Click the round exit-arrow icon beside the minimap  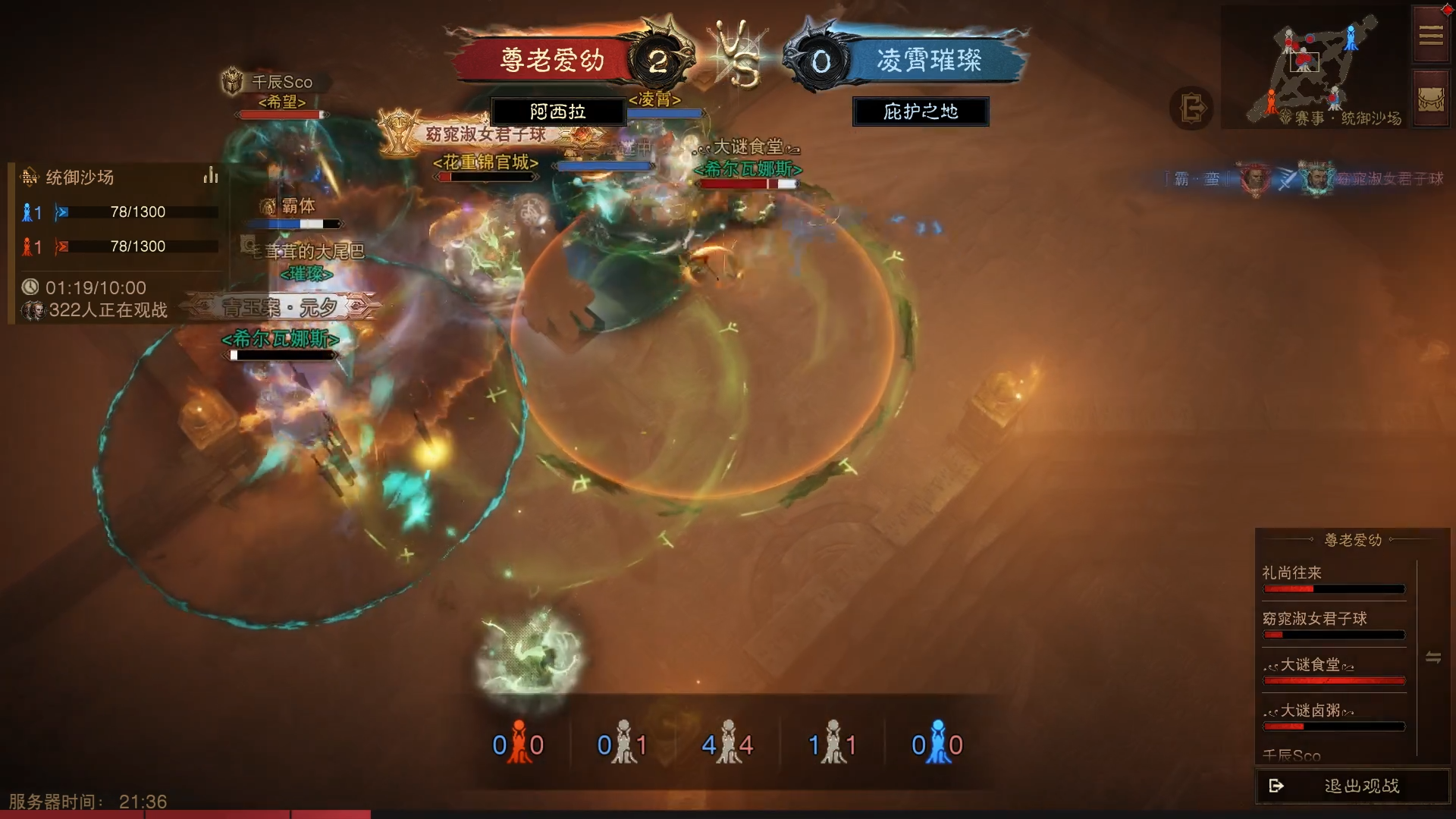[x=1191, y=108]
